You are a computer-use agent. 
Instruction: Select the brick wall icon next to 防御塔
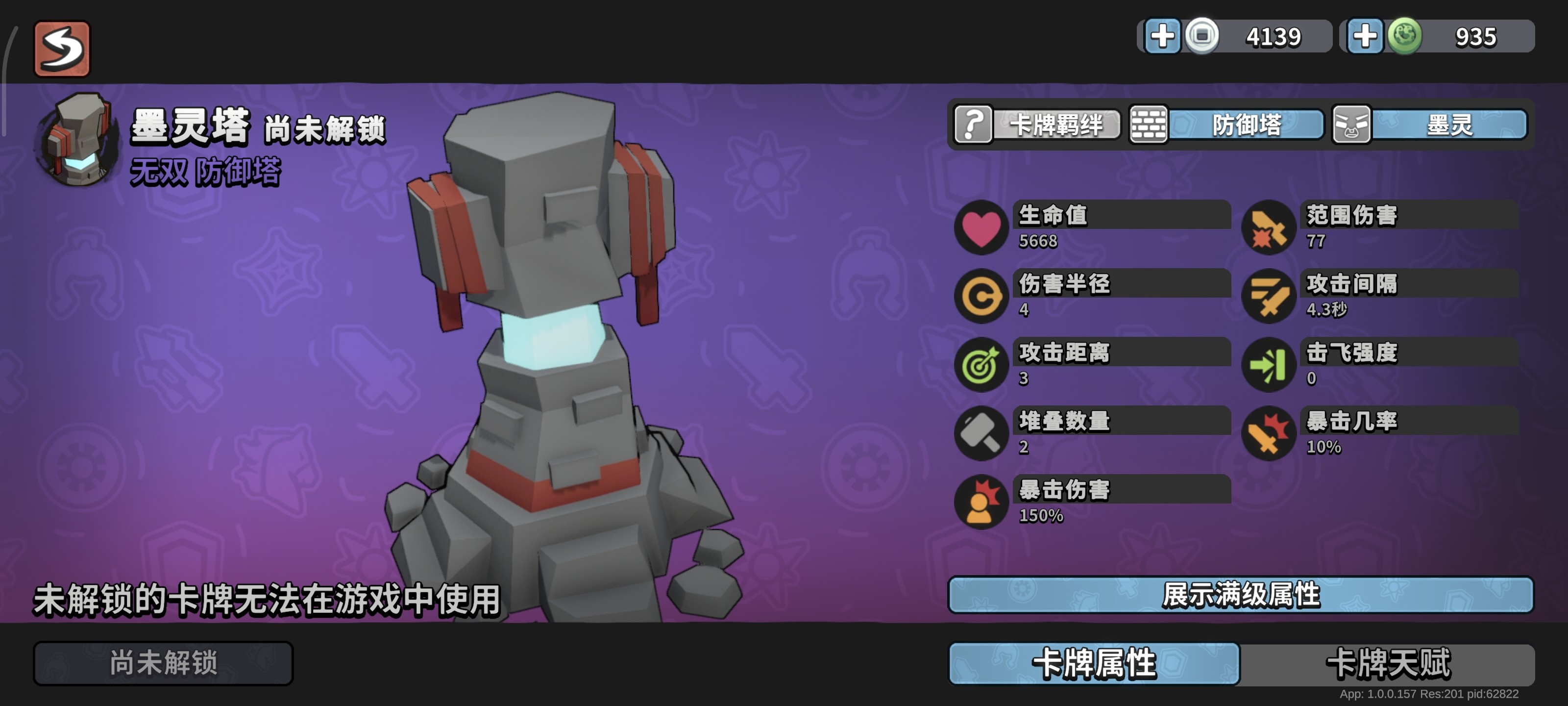click(x=1148, y=125)
